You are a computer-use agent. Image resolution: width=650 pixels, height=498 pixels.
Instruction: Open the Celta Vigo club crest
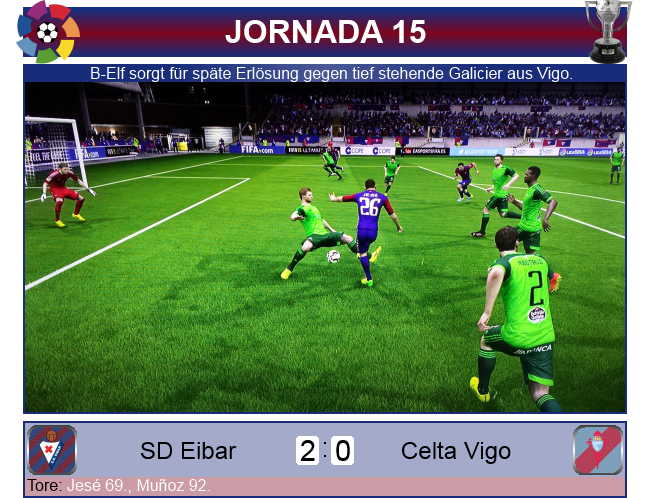click(x=598, y=450)
